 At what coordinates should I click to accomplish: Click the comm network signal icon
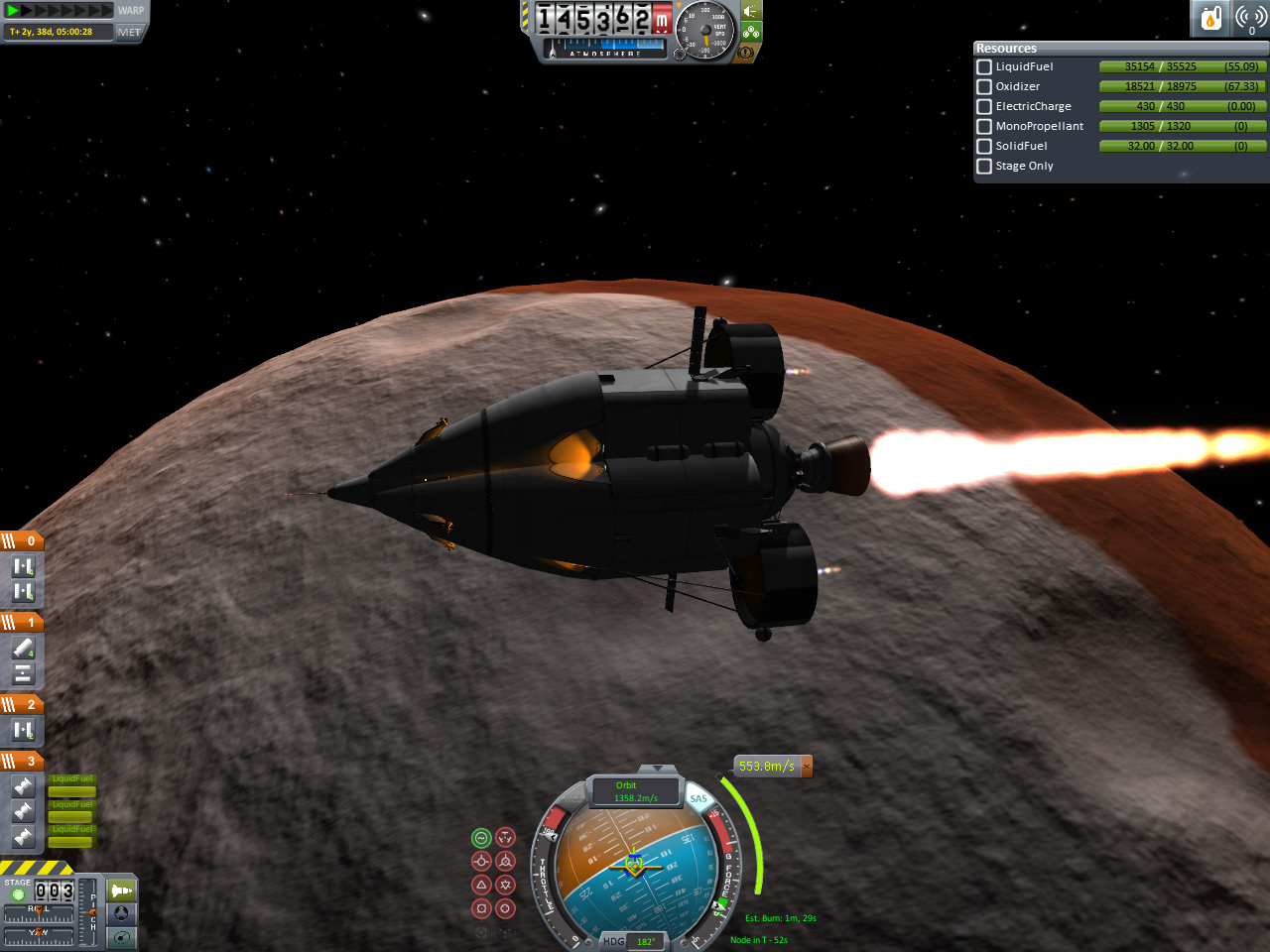click(1250, 18)
